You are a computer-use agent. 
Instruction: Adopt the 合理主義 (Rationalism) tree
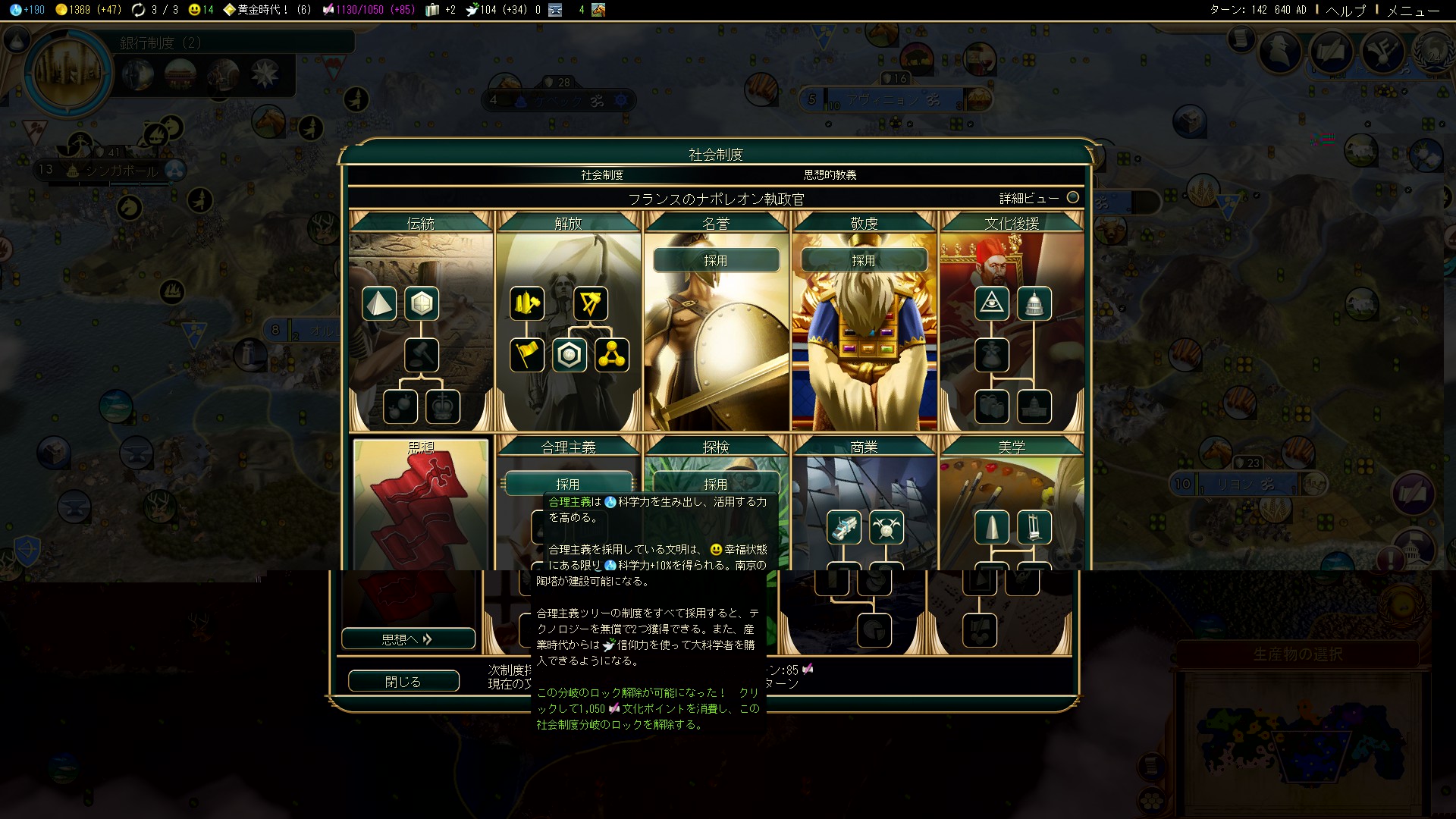point(568,483)
